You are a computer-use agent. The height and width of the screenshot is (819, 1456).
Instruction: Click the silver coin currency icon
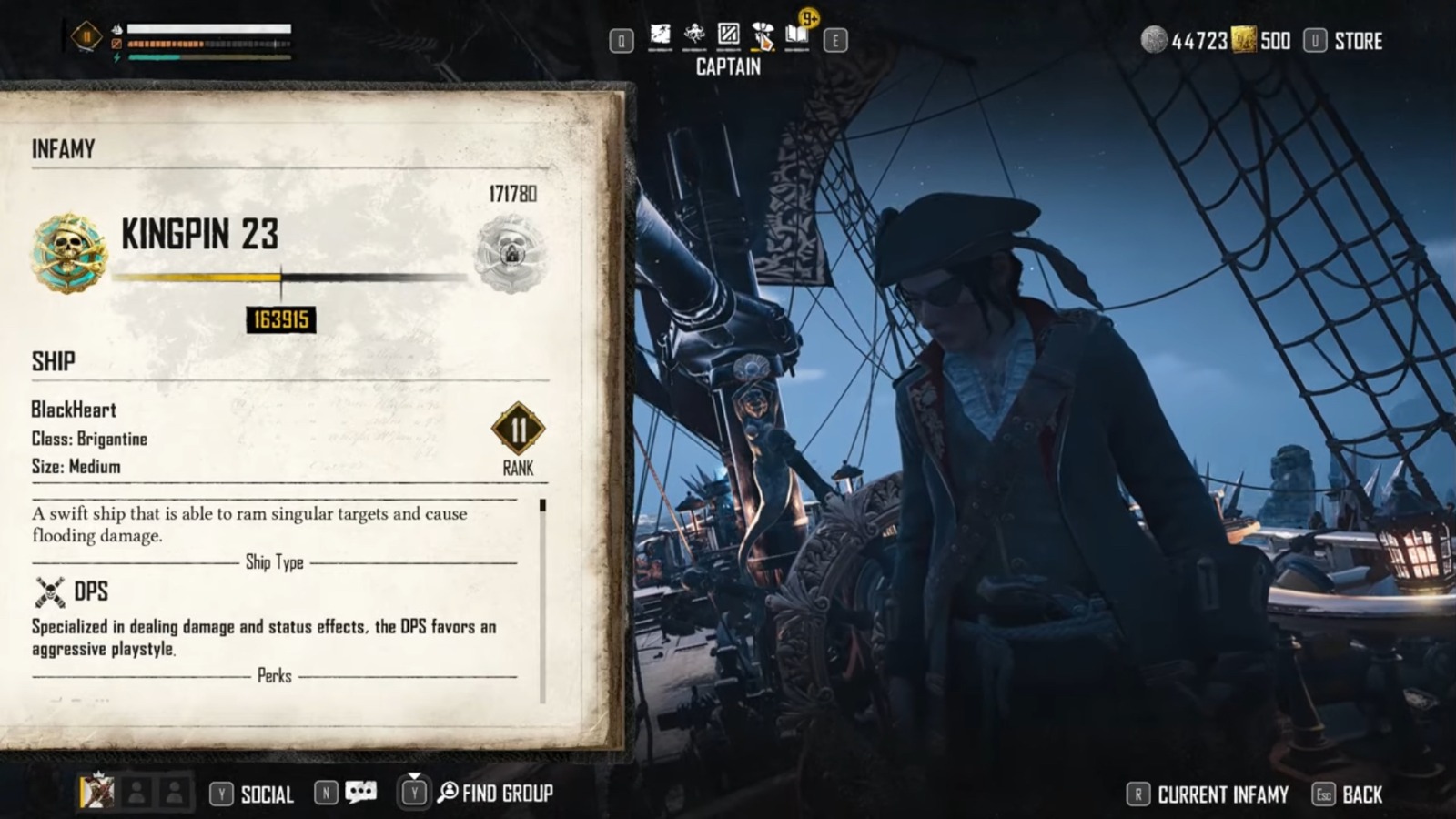tap(1150, 41)
